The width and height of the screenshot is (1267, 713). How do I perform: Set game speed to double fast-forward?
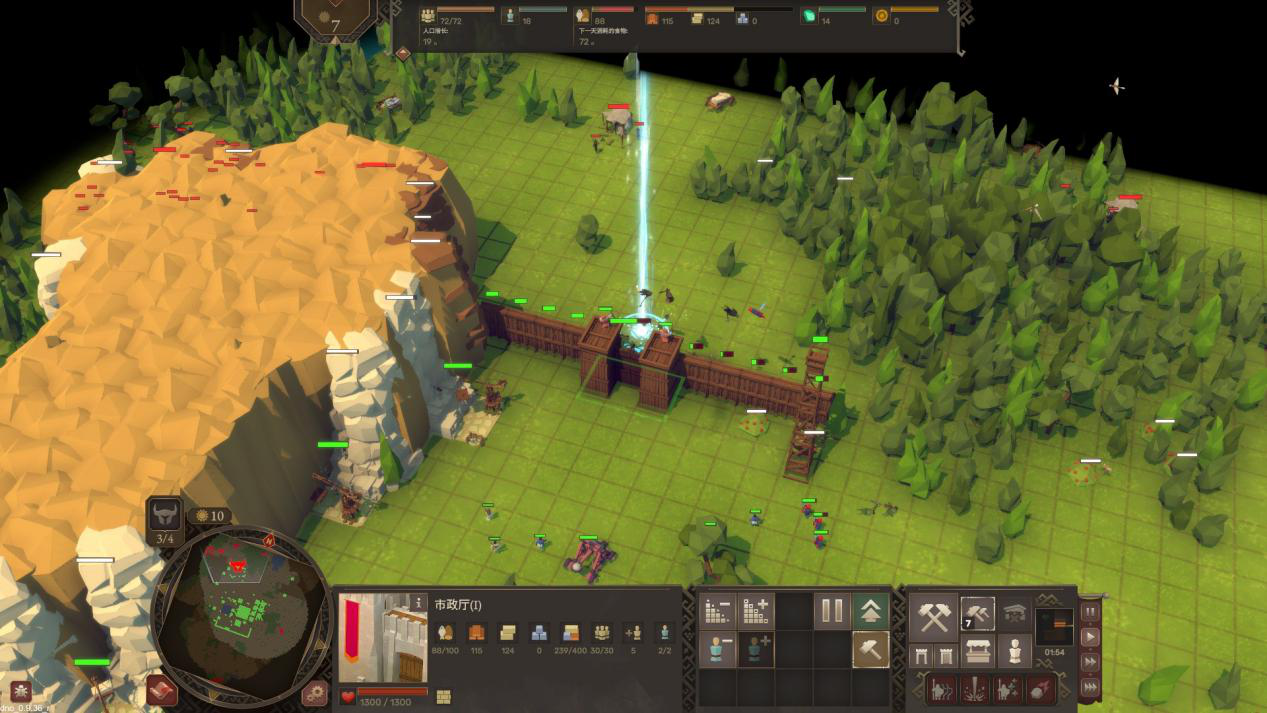(1090, 661)
